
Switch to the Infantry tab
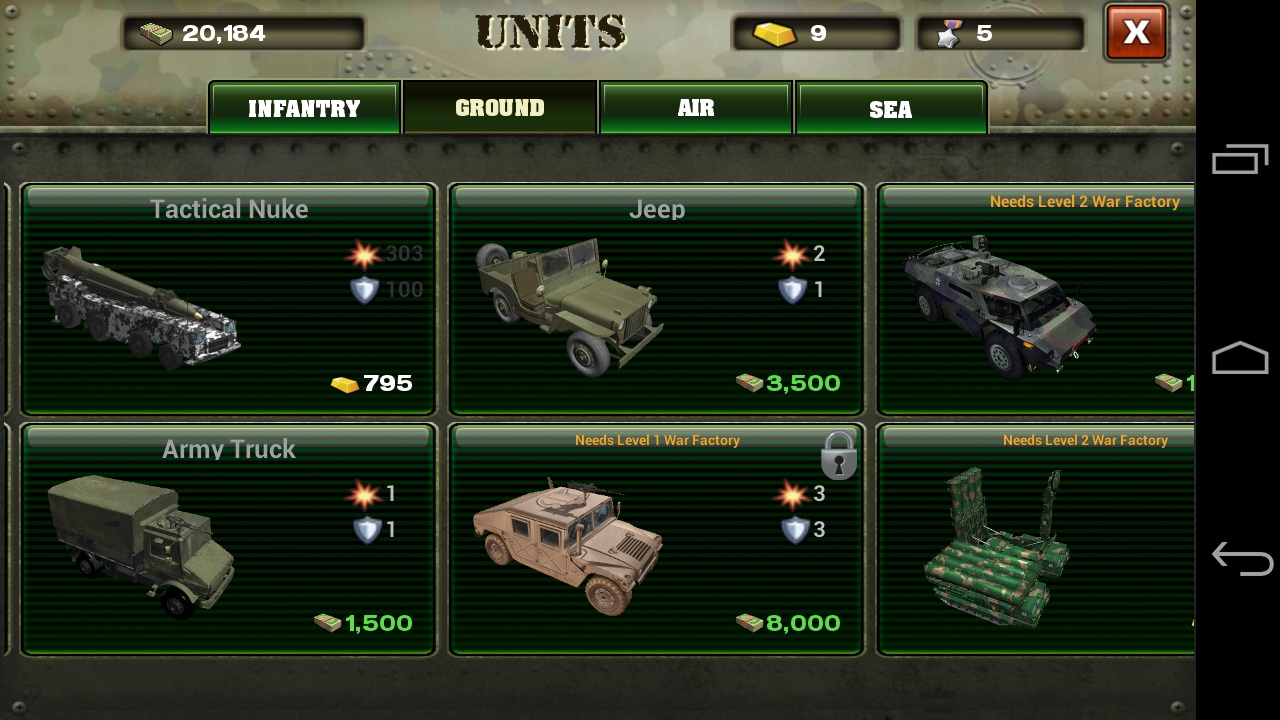point(304,108)
